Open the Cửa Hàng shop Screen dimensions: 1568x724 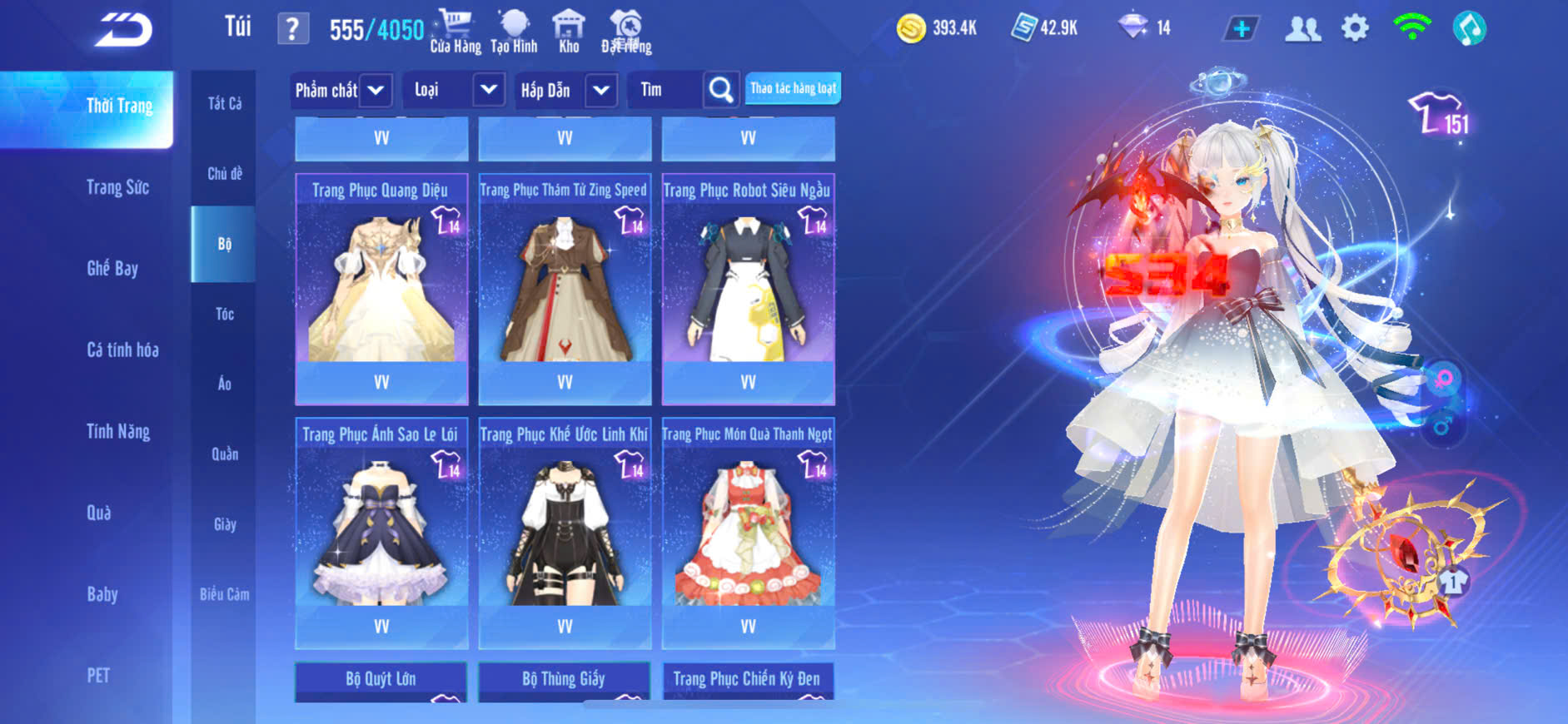(455, 32)
